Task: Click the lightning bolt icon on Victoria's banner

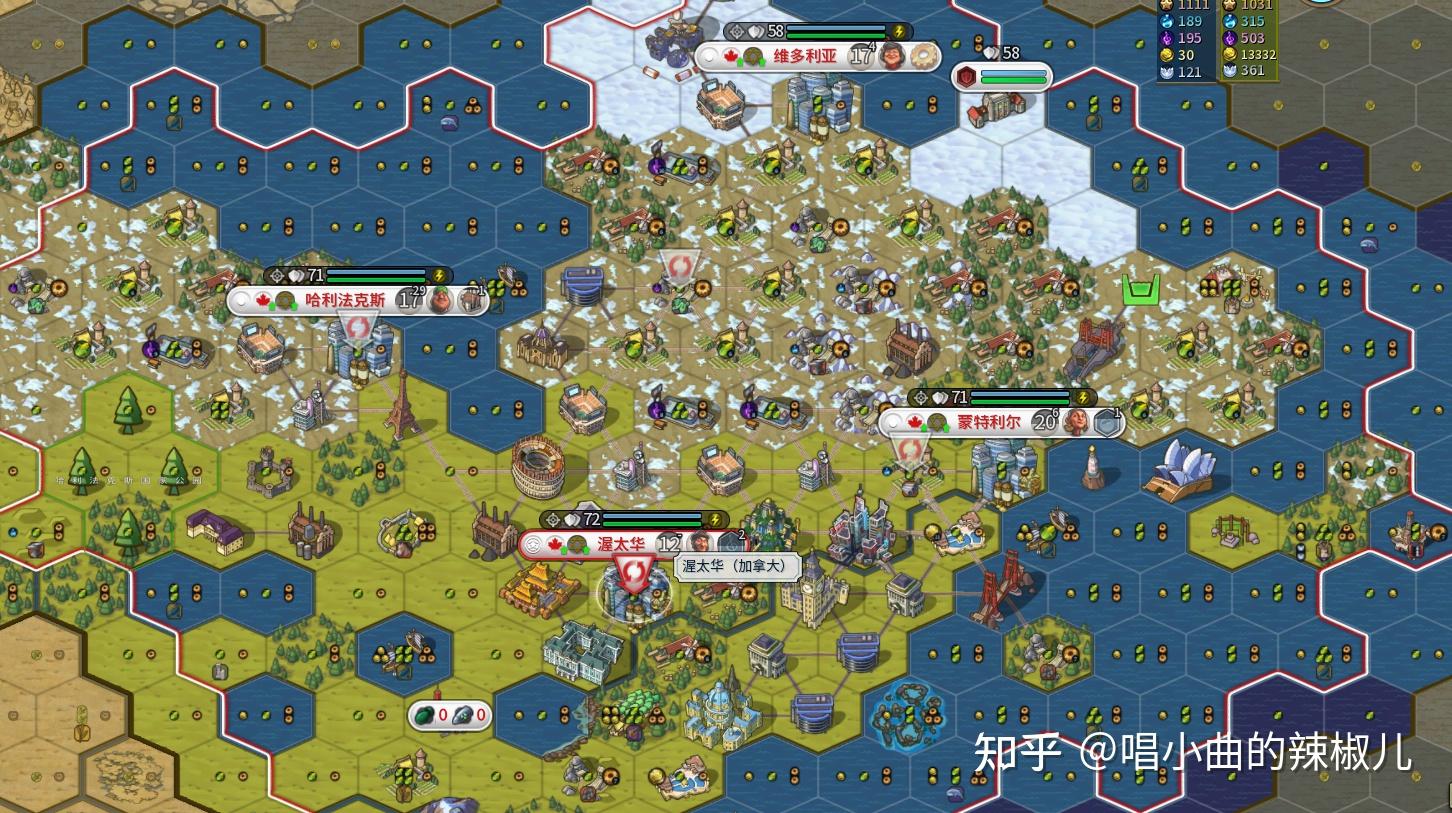Action: pos(898,32)
